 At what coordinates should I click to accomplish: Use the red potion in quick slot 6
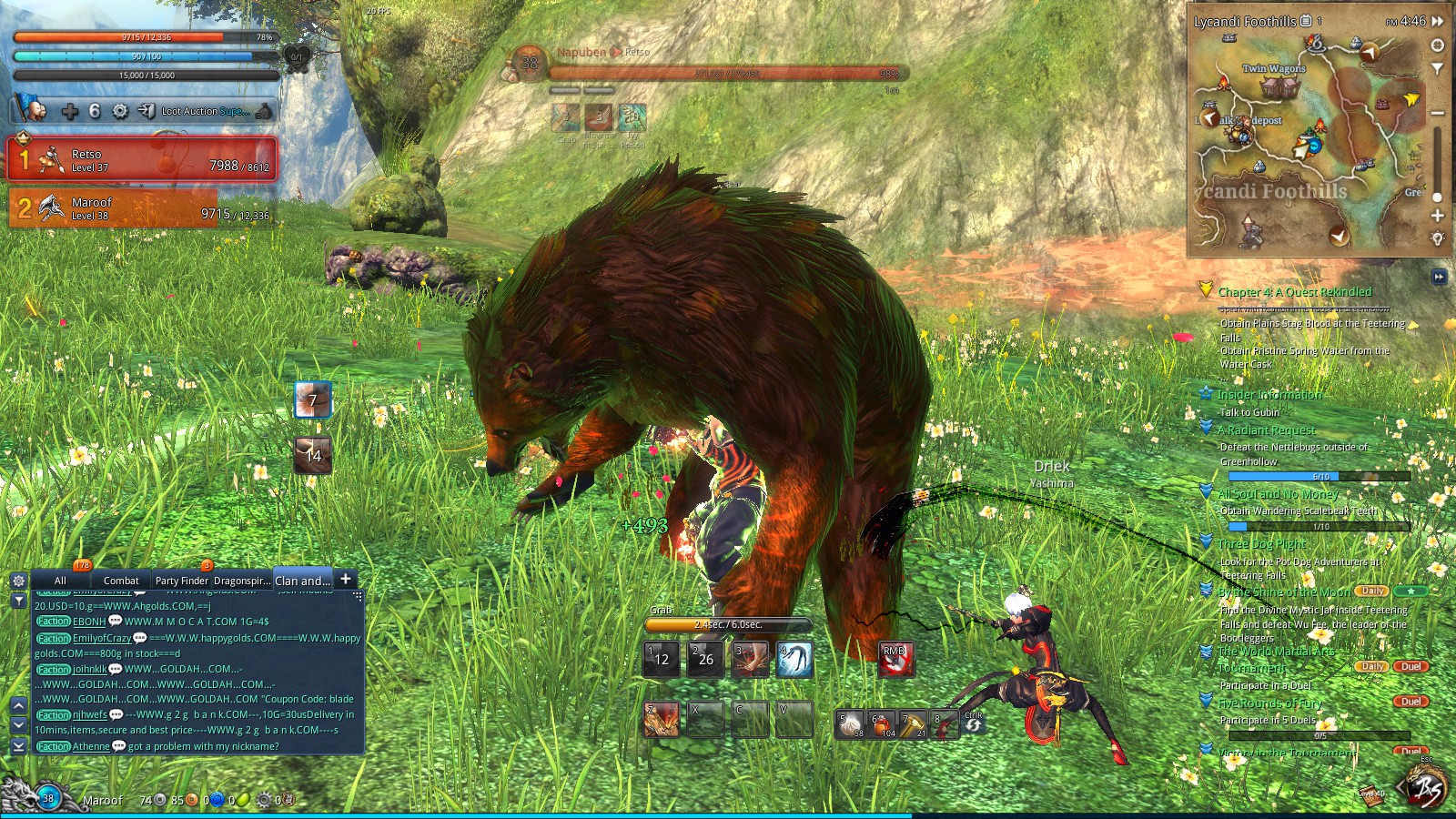(883, 723)
